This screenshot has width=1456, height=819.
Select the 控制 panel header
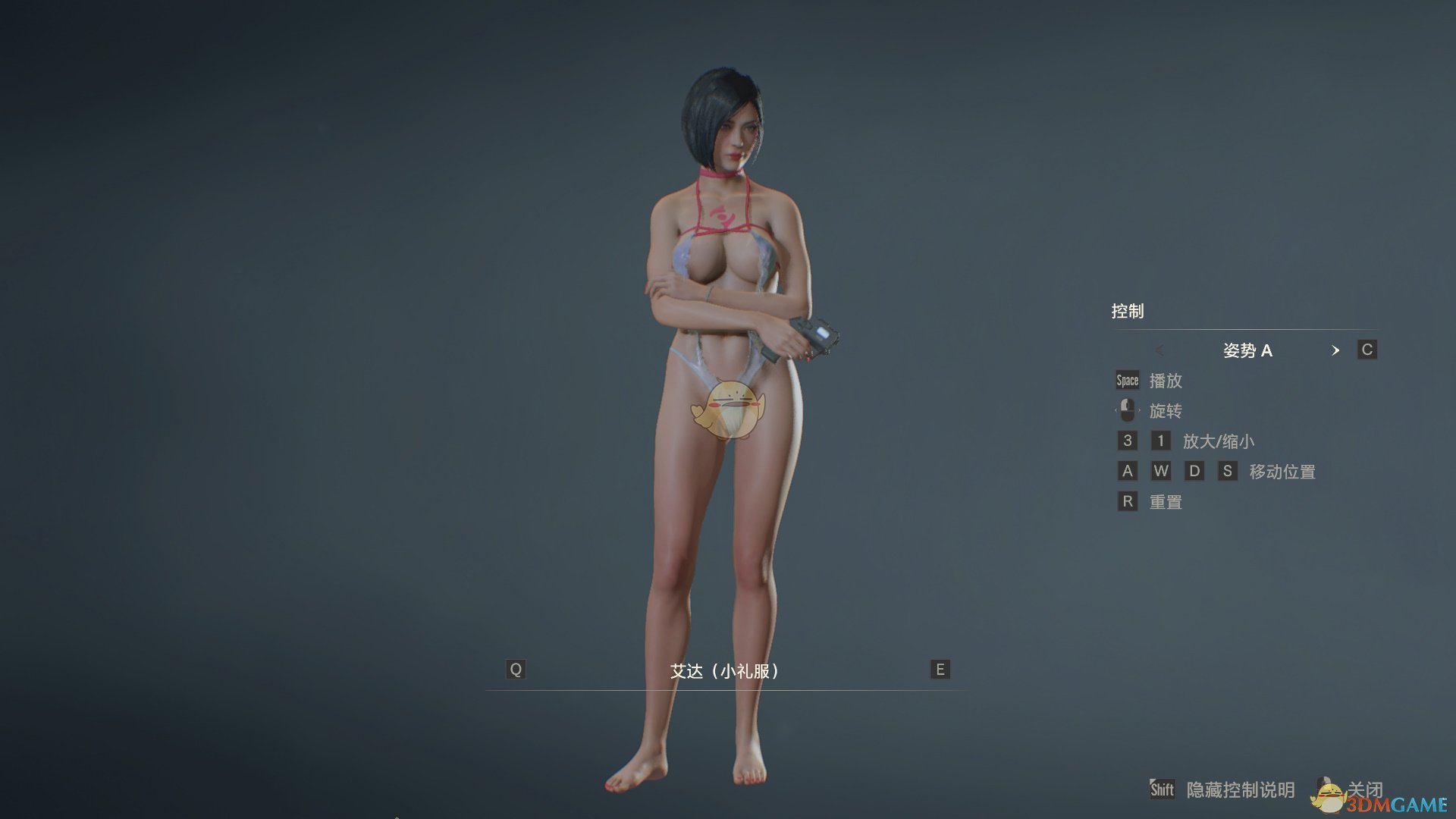pyautogui.click(x=1129, y=311)
